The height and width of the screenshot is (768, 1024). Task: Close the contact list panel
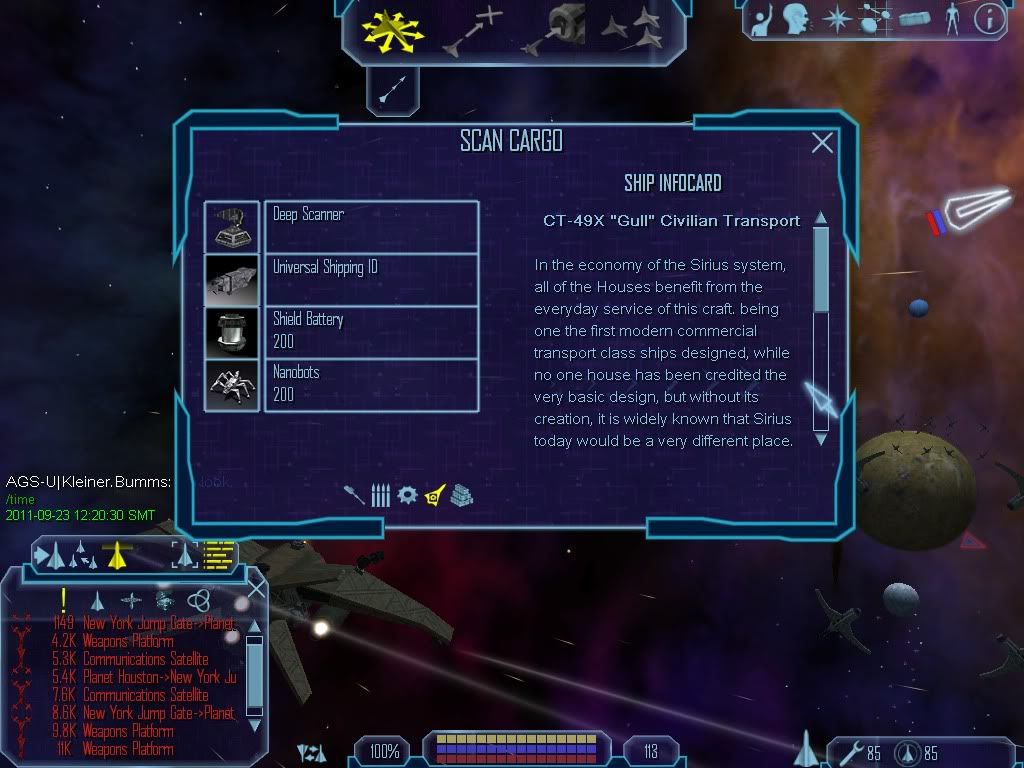click(256, 589)
